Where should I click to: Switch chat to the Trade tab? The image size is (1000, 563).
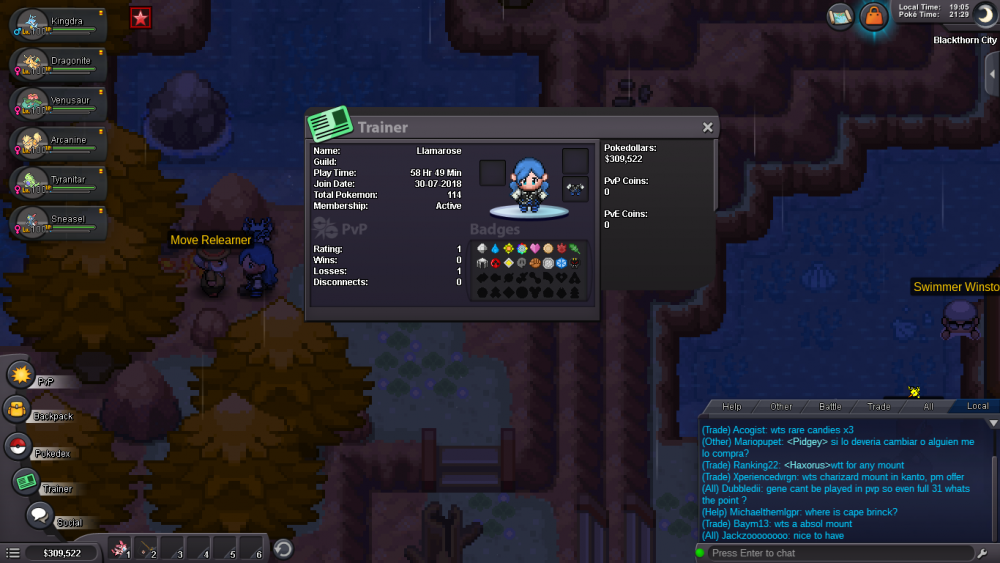click(879, 406)
